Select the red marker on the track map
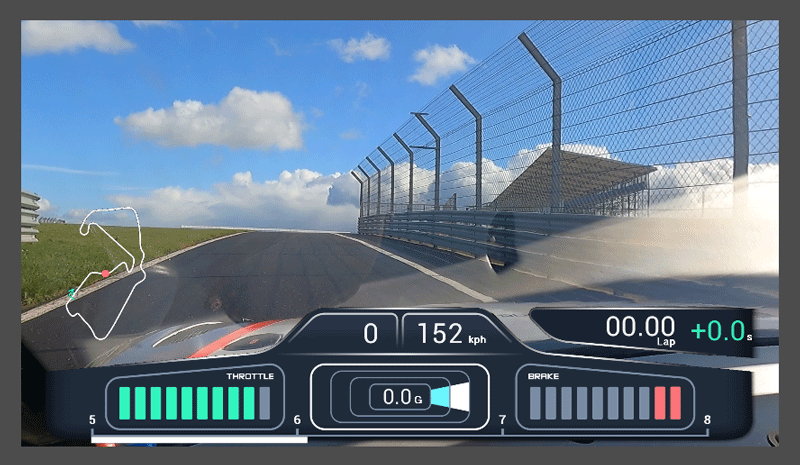 [105, 273]
